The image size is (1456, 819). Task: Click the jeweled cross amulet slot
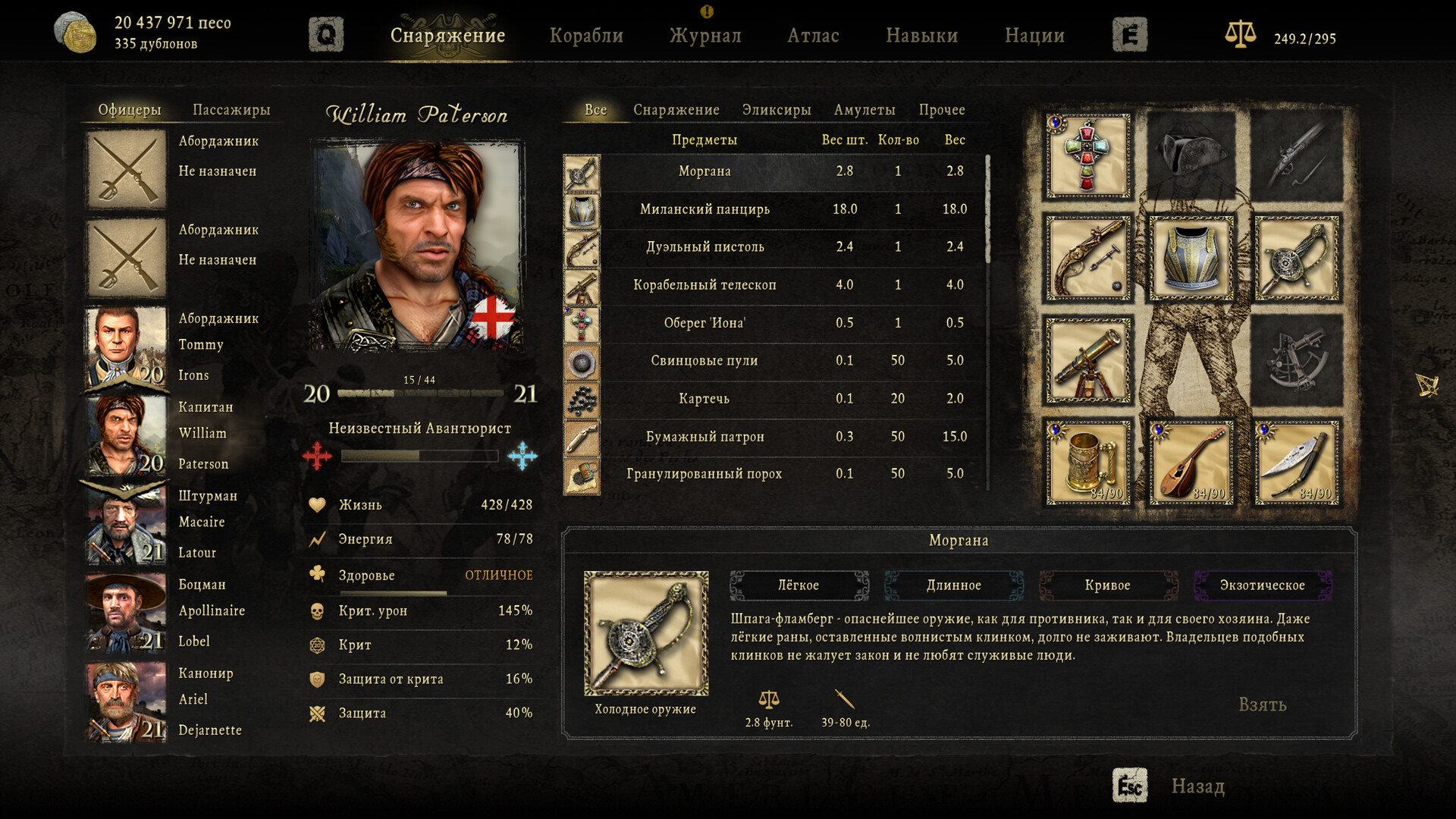1087,157
